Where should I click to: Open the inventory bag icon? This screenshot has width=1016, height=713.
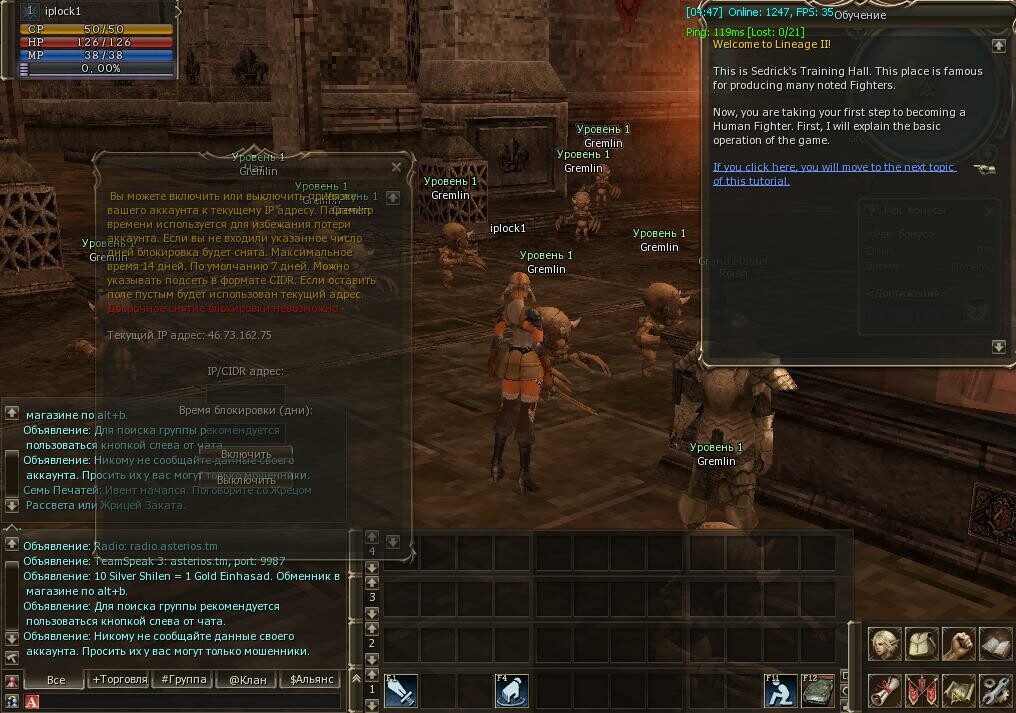point(921,645)
